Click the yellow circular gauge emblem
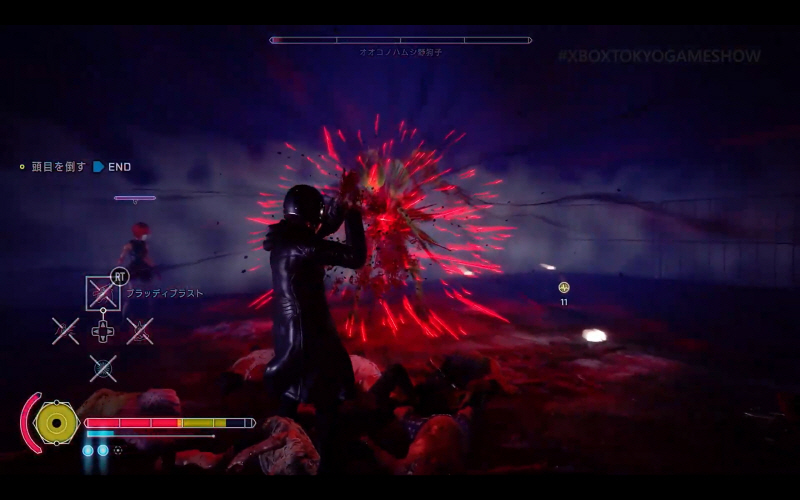The width and height of the screenshot is (800, 500). [57, 423]
